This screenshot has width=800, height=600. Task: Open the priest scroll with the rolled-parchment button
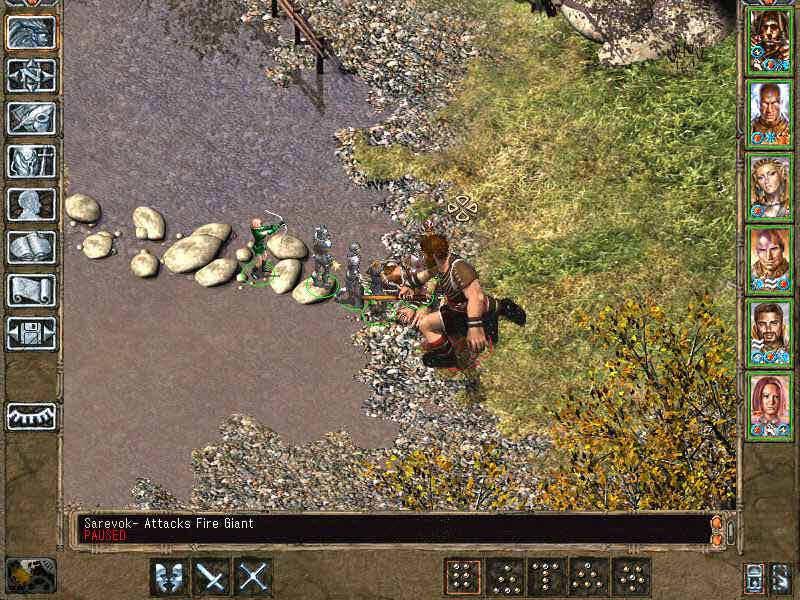[x=31, y=290]
